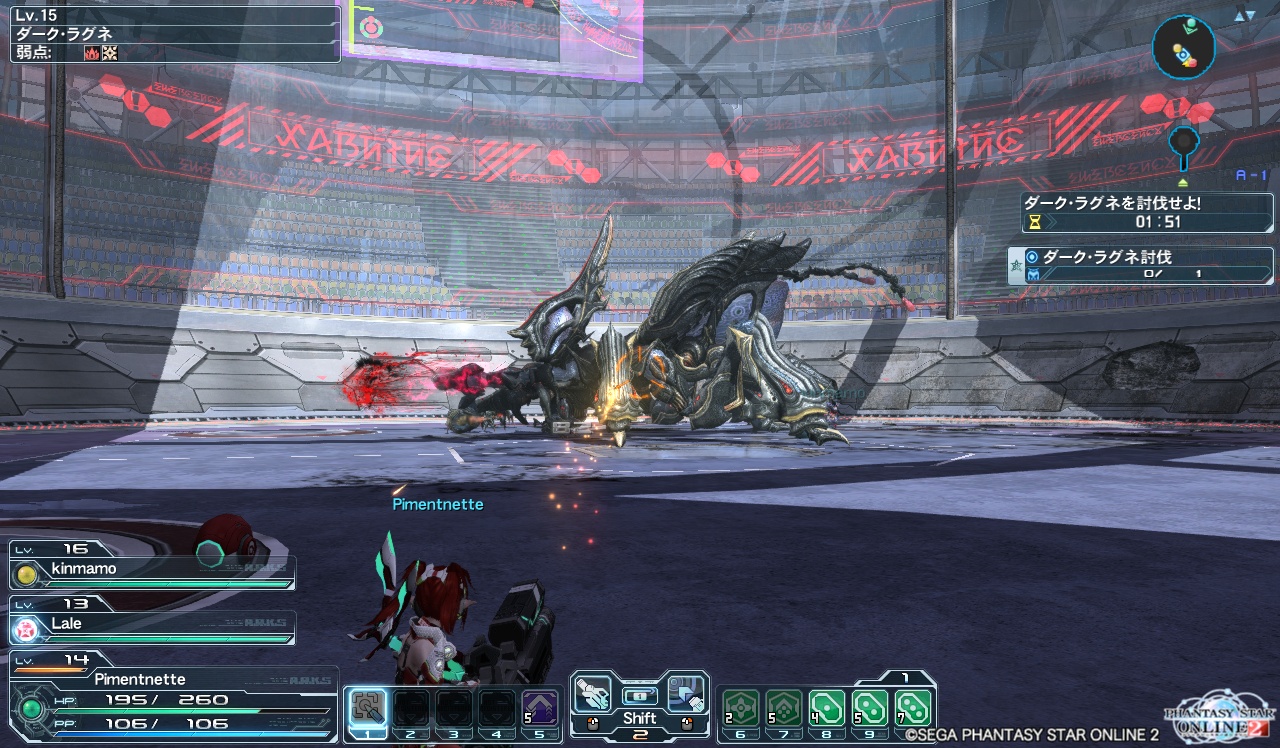Image resolution: width=1280 pixels, height=748 pixels.
Task: Select the left weapon palette attack icon
Action: [592, 691]
